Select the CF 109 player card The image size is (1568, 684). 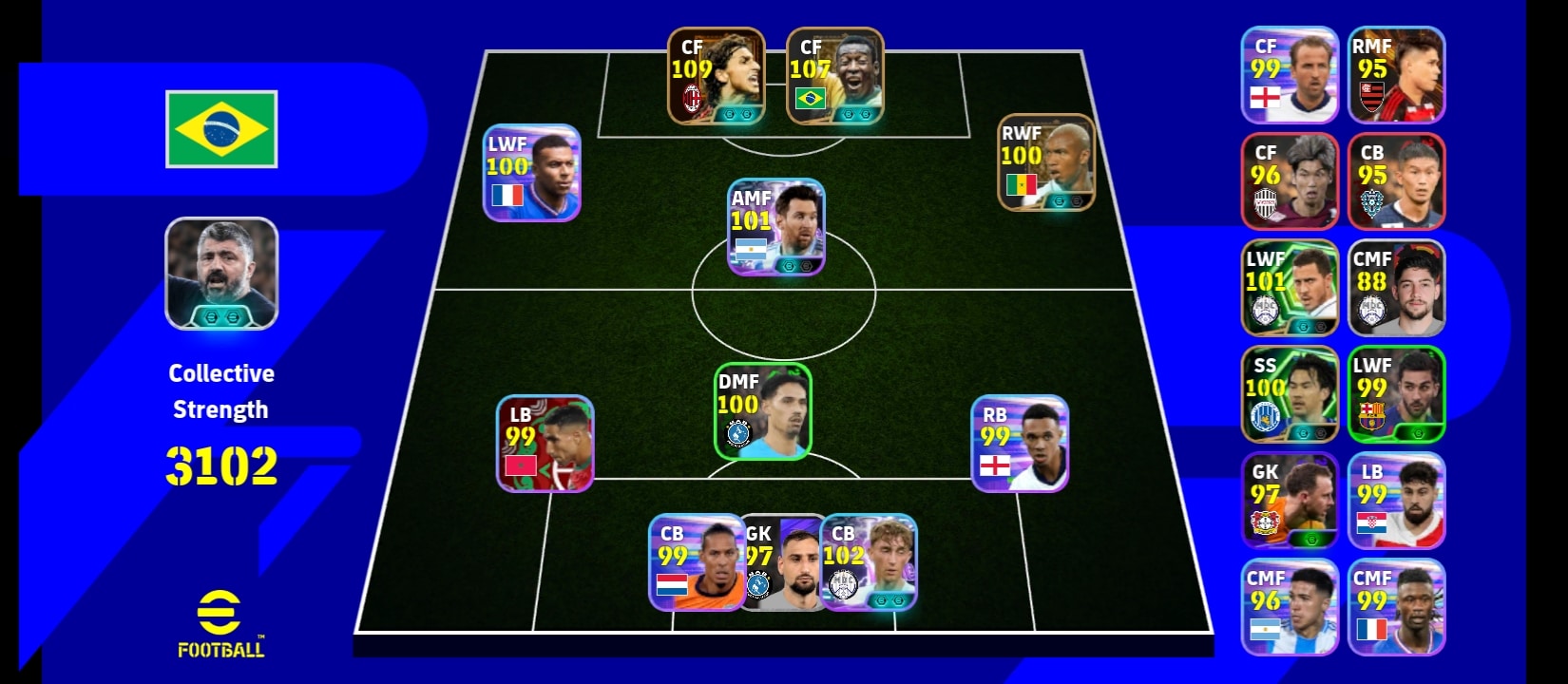(716, 76)
